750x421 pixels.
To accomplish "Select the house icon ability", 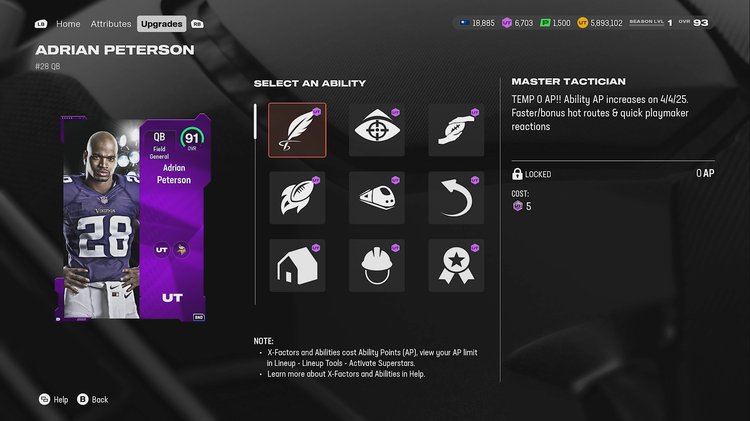I will pyautogui.click(x=297, y=265).
